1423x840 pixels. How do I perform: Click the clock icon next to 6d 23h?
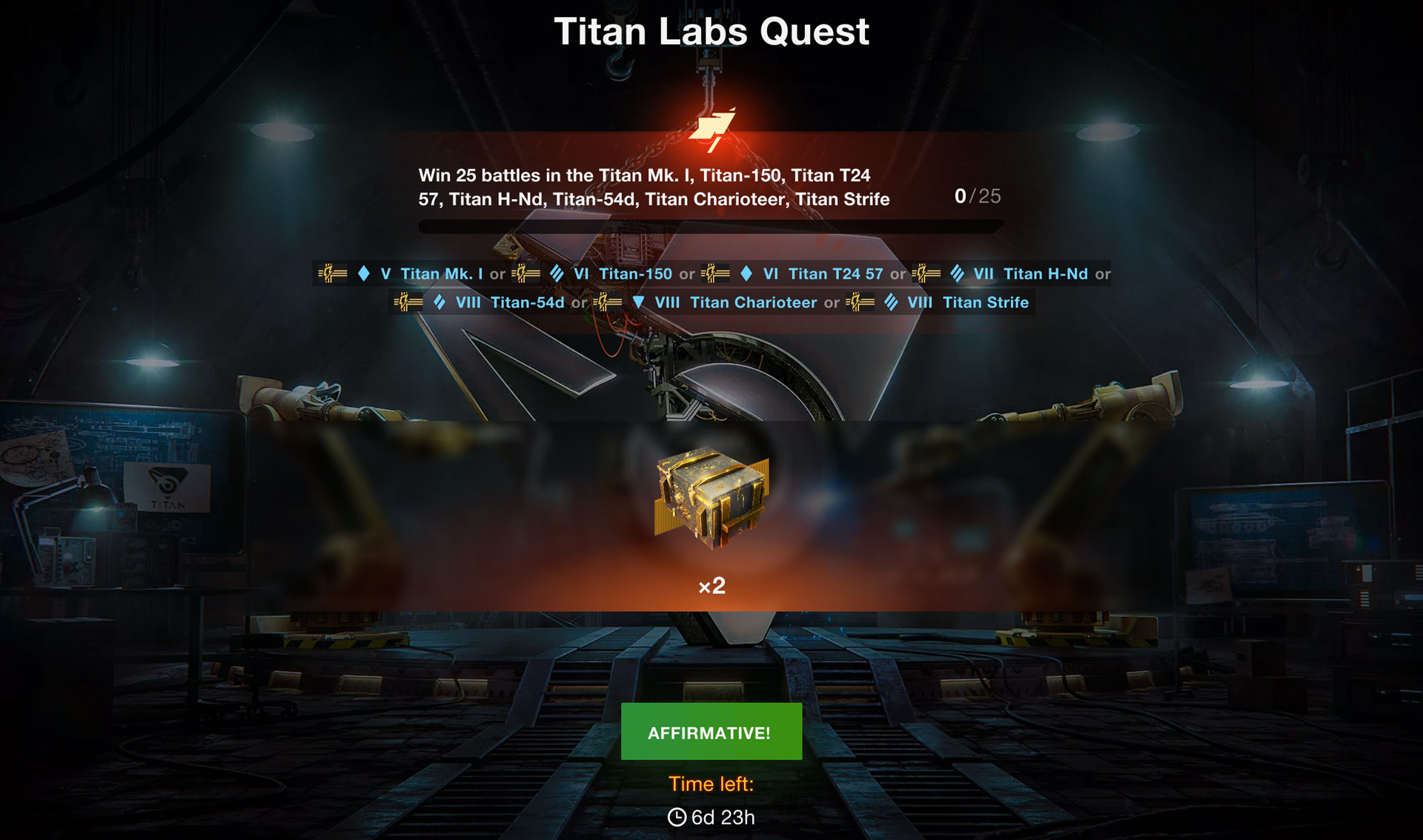(676, 817)
